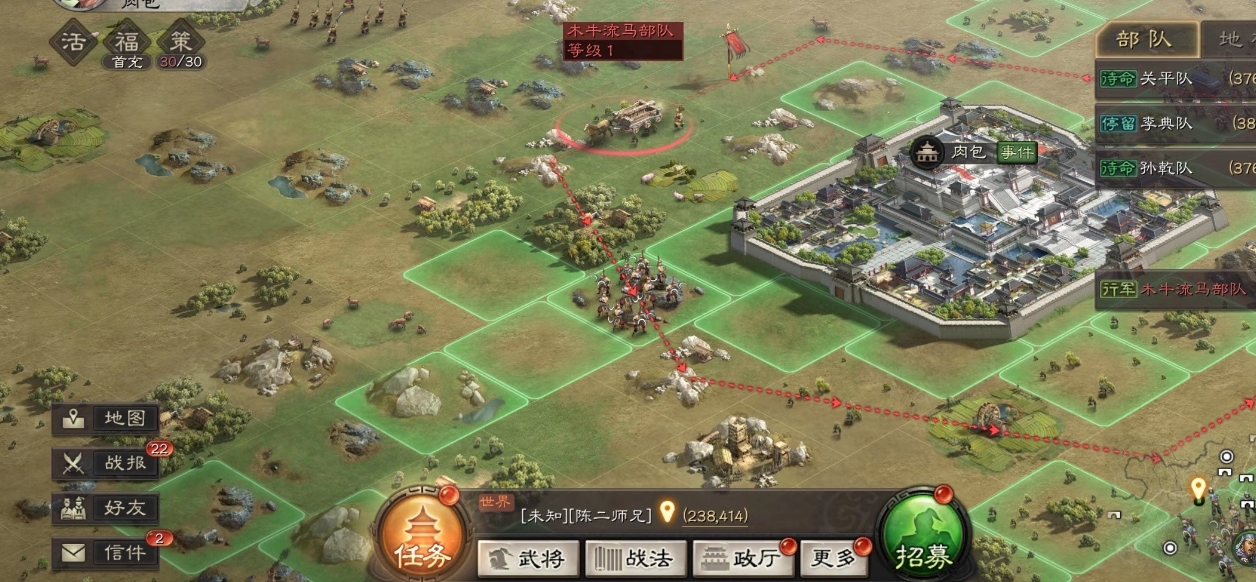1256x582 pixels.
Task: Open the 武将 generals menu
Action: click(x=526, y=557)
